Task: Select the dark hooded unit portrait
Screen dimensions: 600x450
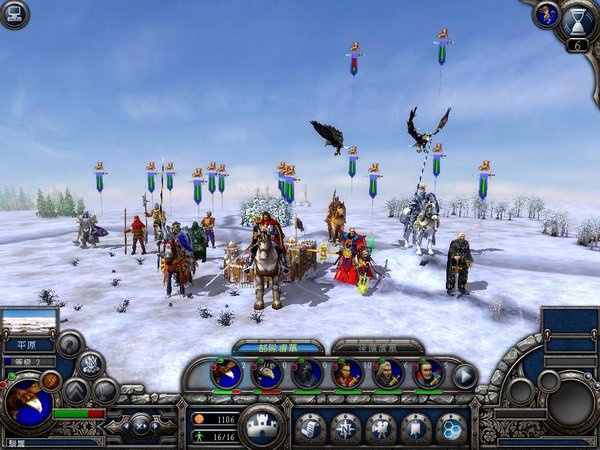Action: tap(307, 375)
